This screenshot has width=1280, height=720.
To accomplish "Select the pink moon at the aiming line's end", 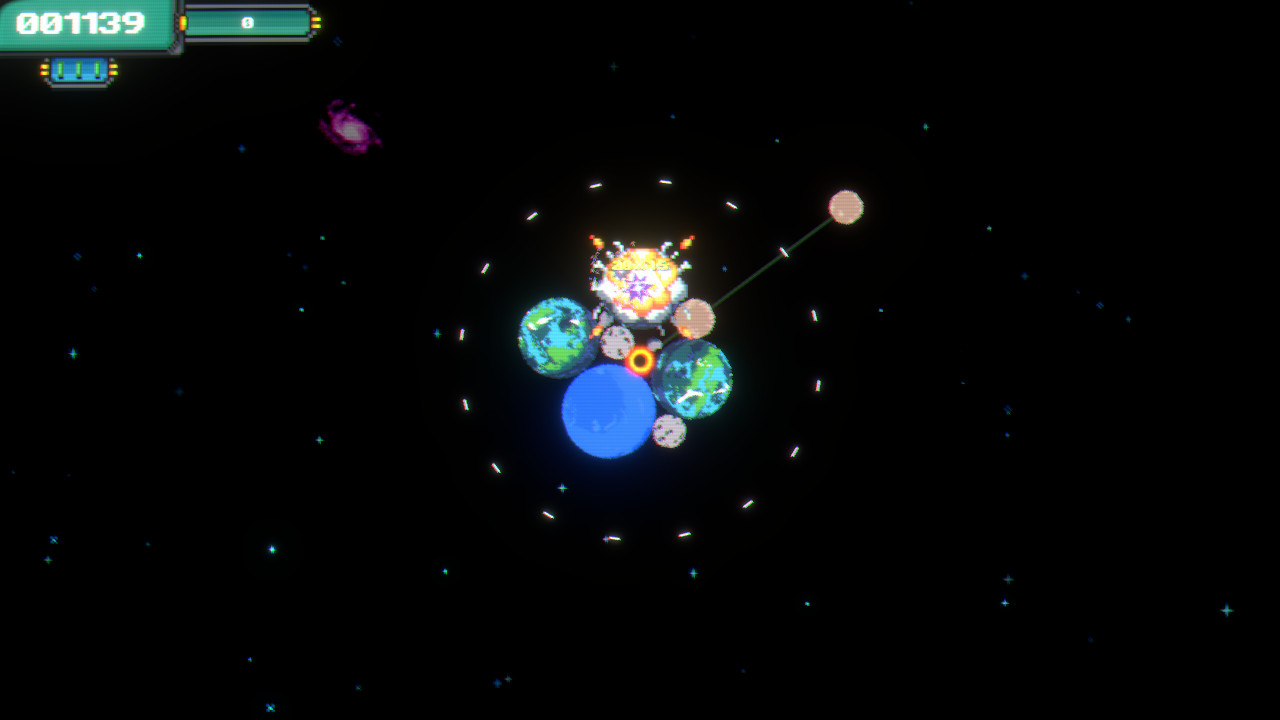I will click(x=846, y=207).
